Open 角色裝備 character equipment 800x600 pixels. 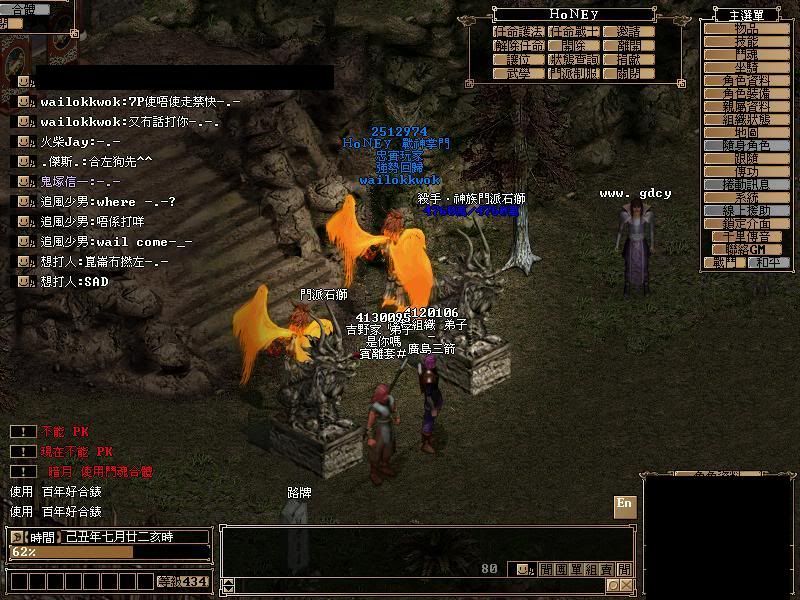coord(746,94)
